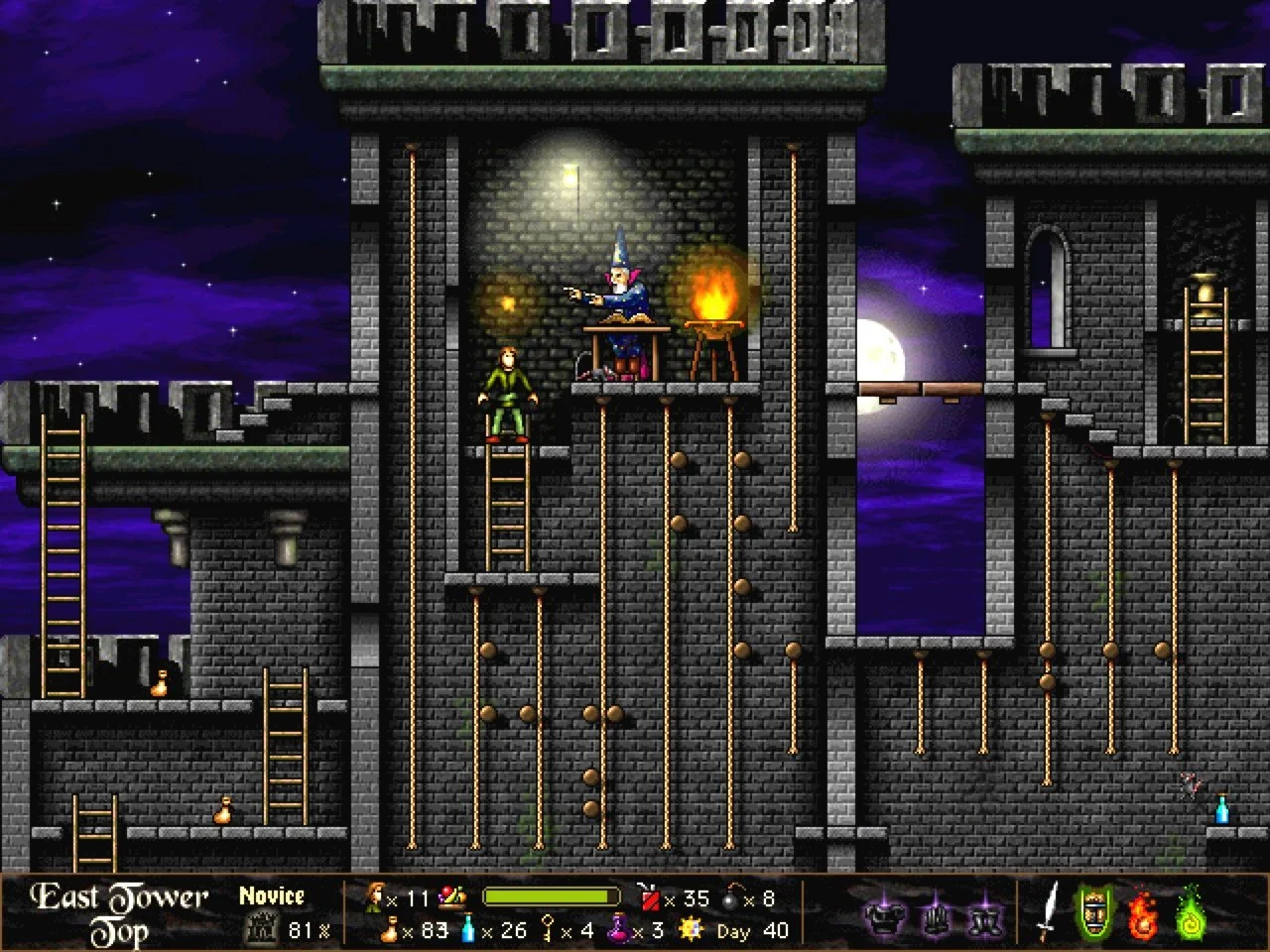Select the red dynamite item icon
1270x952 pixels.
tap(651, 896)
